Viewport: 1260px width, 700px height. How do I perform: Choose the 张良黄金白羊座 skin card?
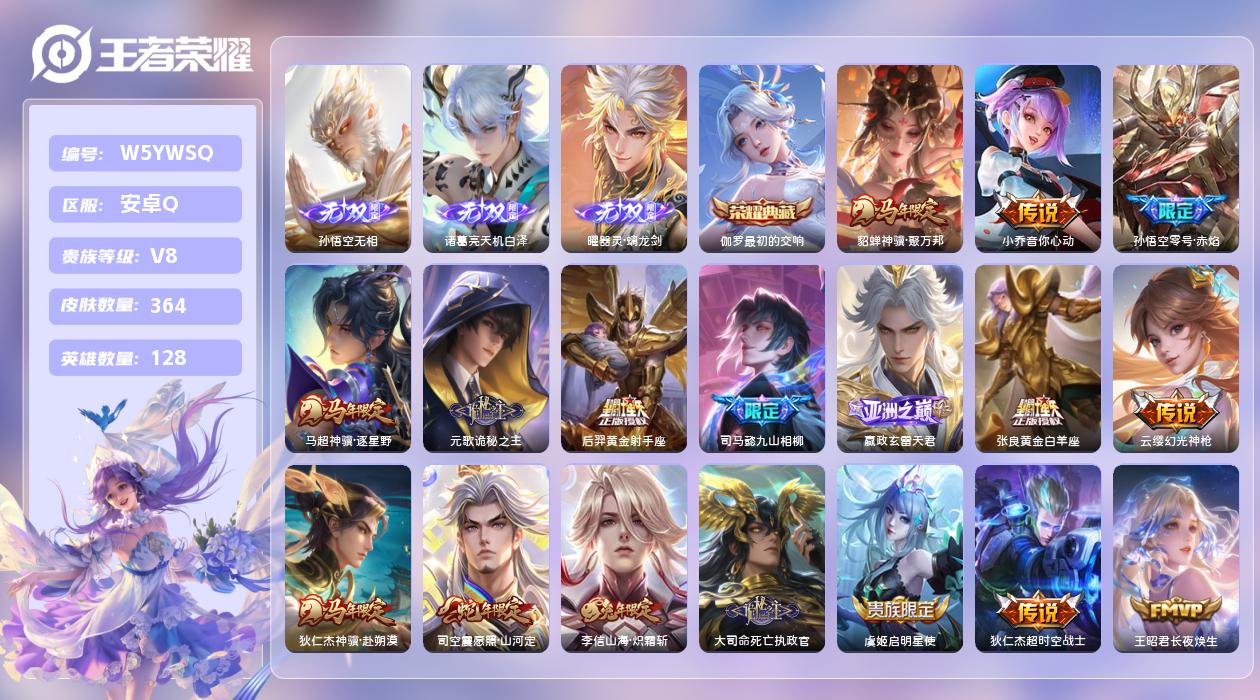(1038, 358)
